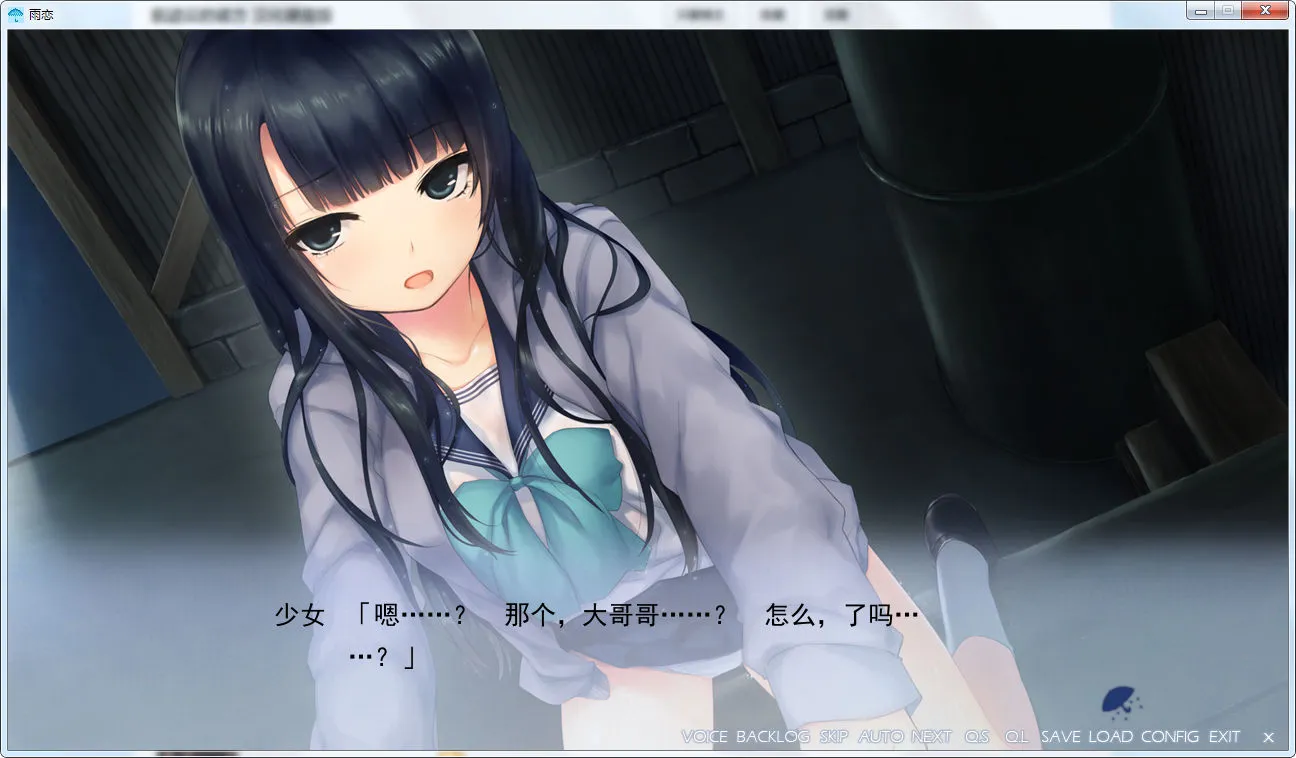Open the SAVE menu
The image size is (1296, 758).
(x=1060, y=737)
